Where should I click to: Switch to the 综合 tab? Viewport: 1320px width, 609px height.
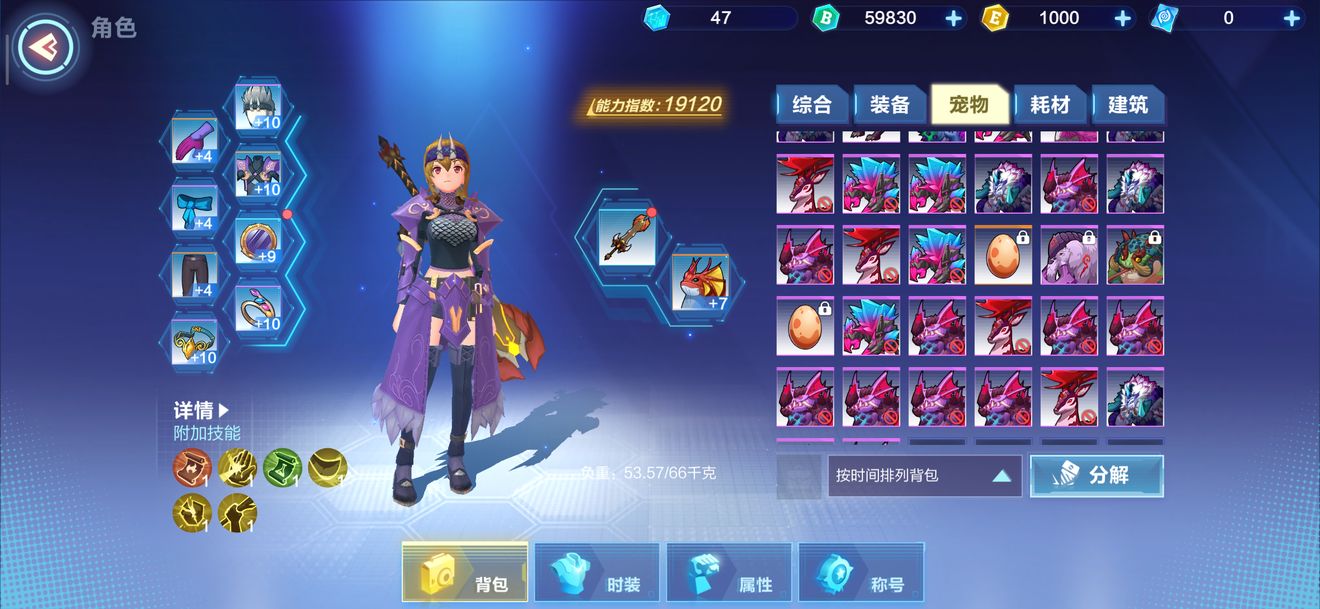pos(812,104)
